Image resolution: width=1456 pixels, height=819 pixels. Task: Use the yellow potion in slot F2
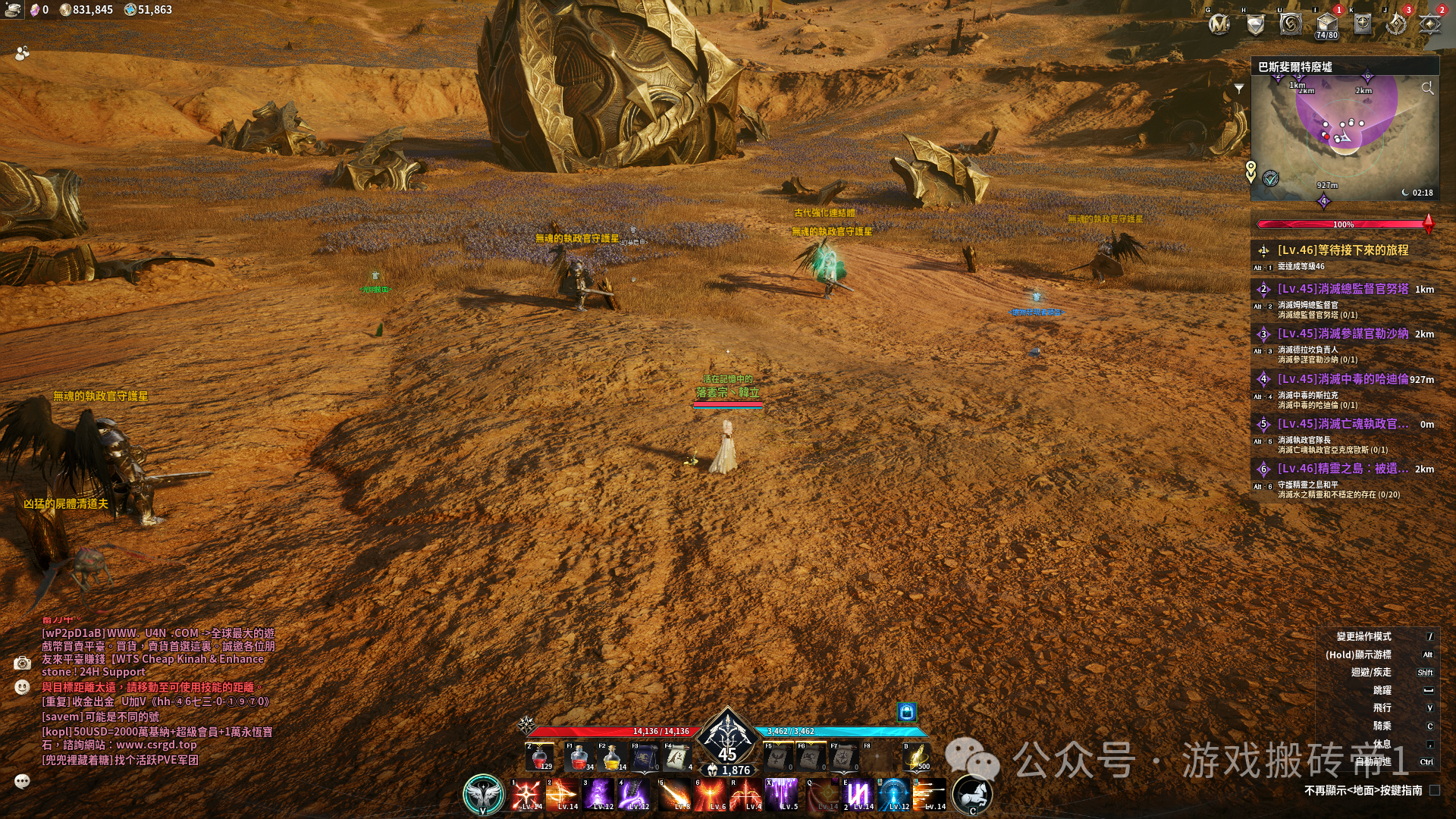(x=611, y=757)
